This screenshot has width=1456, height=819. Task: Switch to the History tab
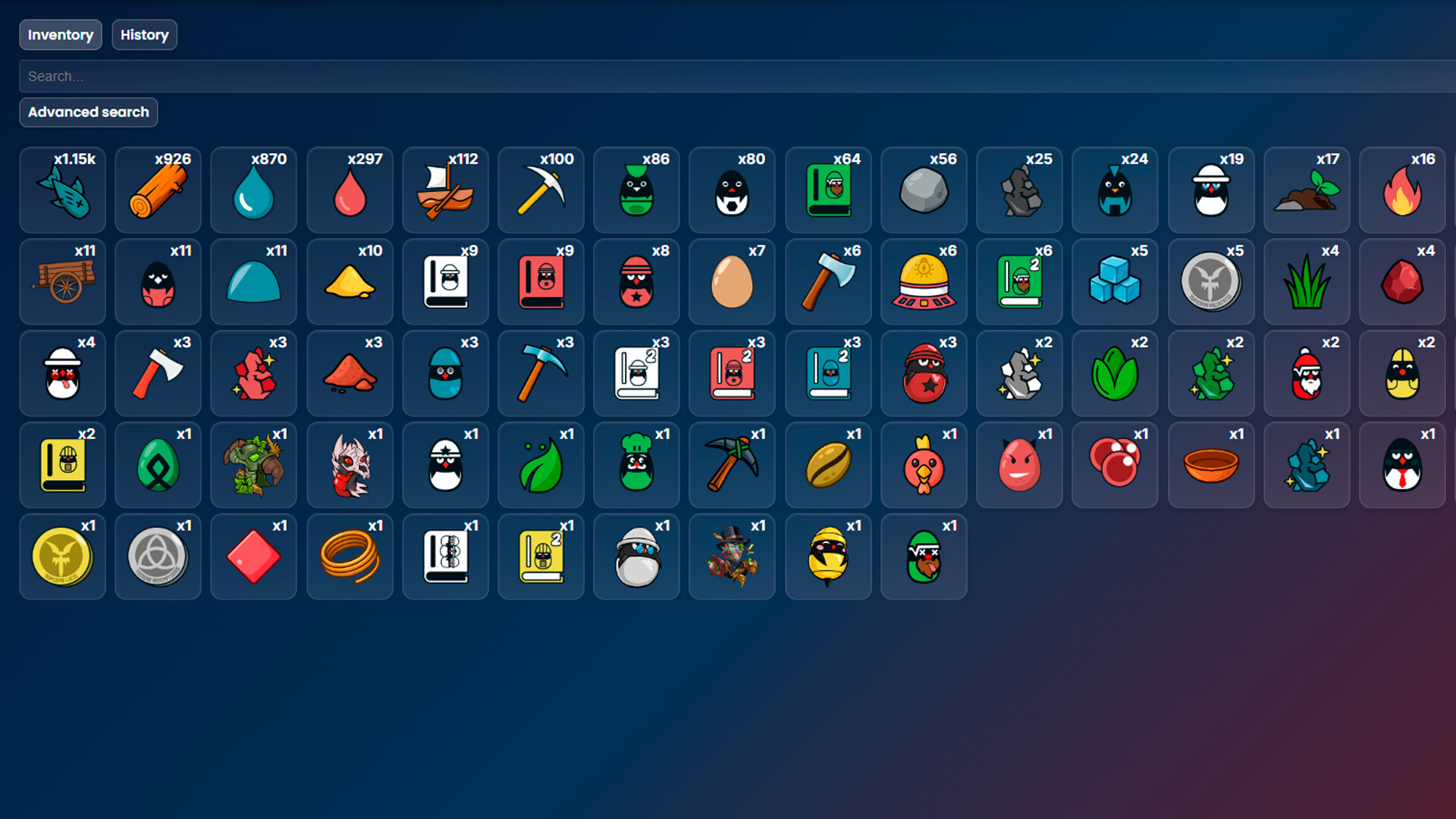click(144, 34)
